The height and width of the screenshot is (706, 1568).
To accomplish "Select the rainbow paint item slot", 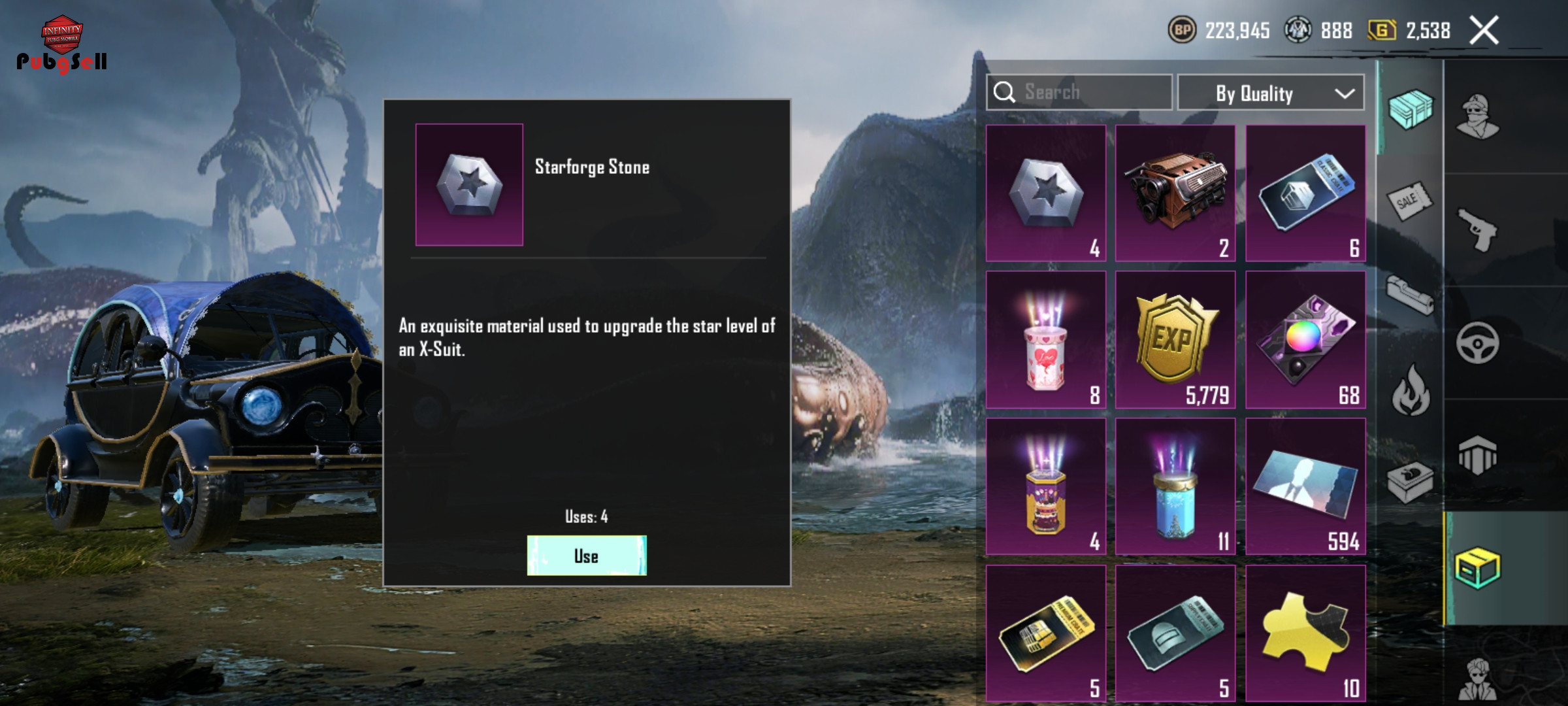I will 1305,340.
